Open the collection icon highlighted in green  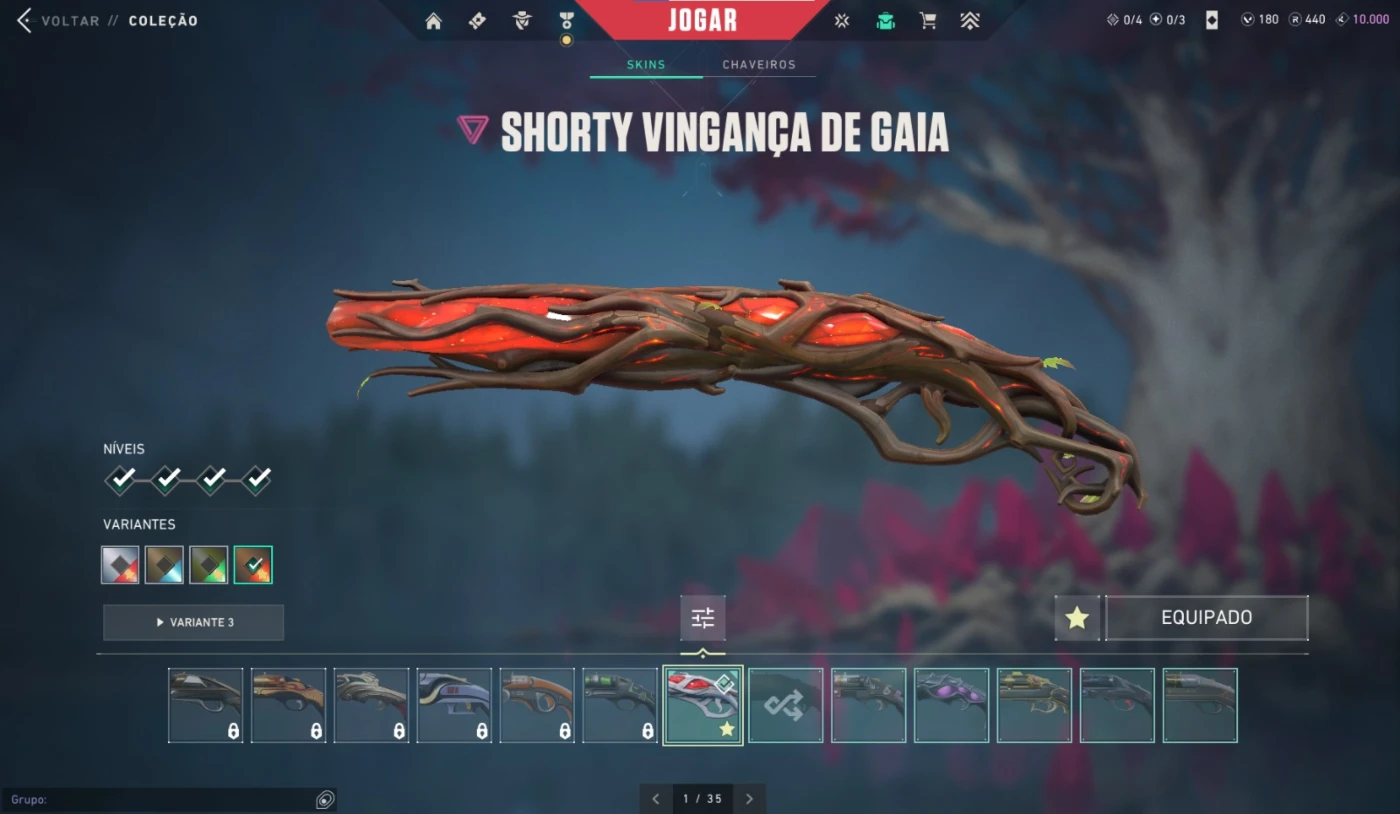885,21
